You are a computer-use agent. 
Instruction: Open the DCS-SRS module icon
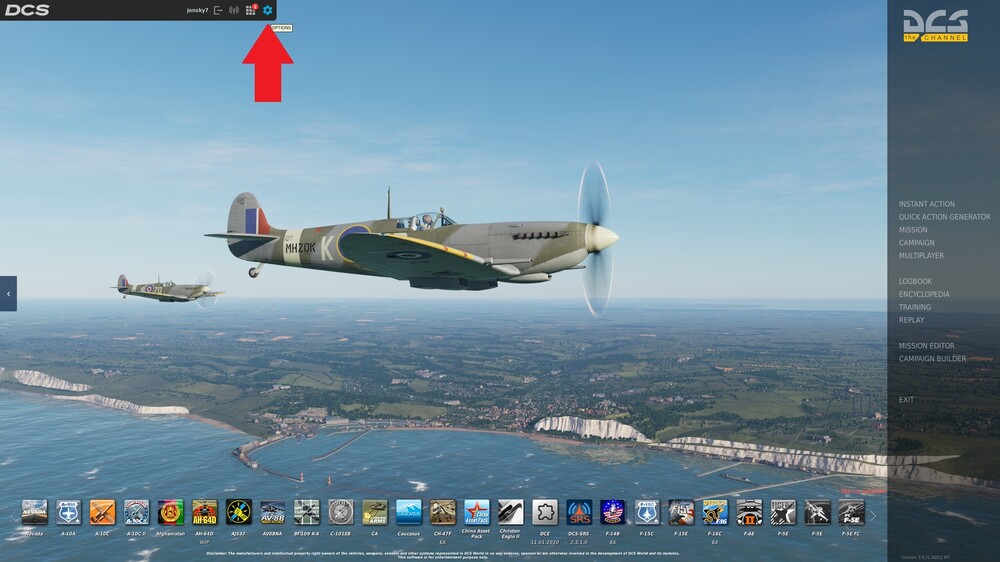pyautogui.click(x=579, y=513)
